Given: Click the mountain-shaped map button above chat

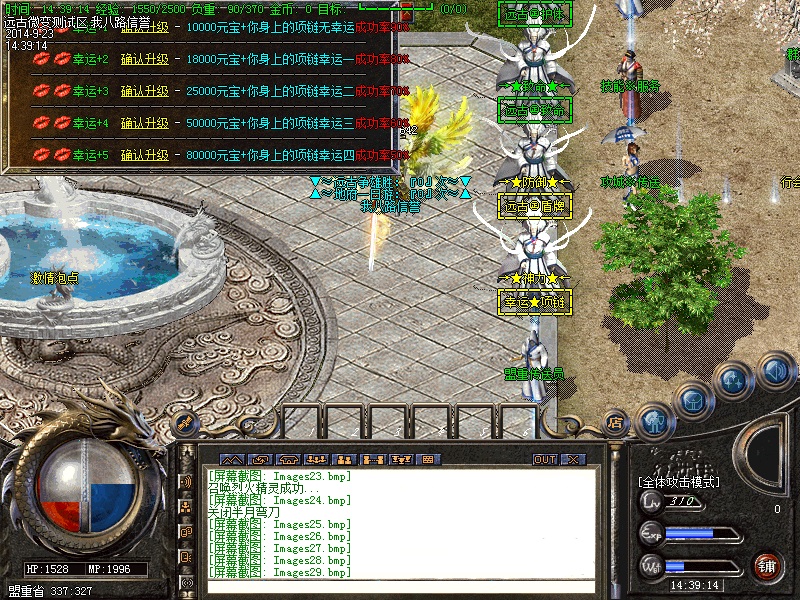Looking at the screenshot, I should (x=231, y=460).
